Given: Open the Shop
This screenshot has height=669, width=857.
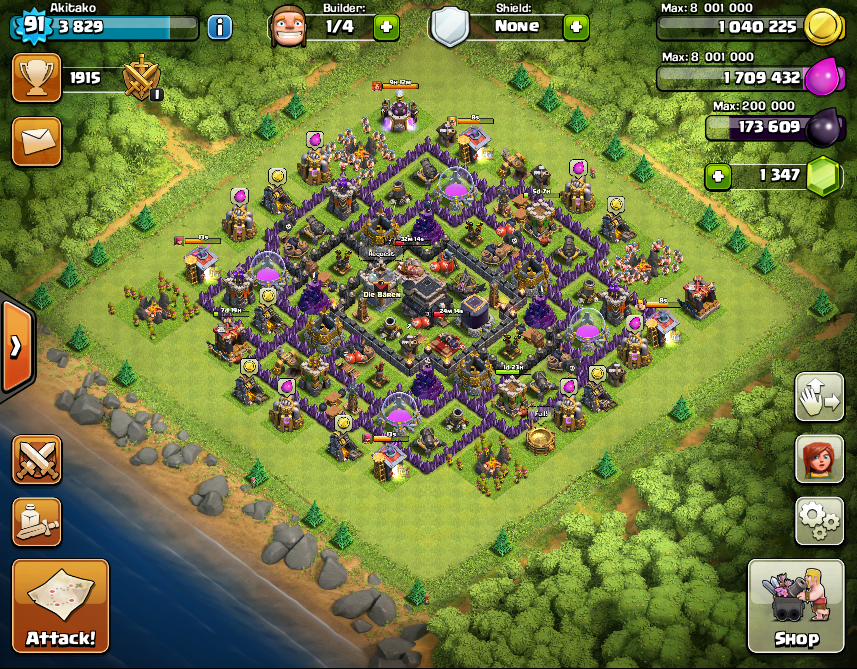Looking at the screenshot, I should coord(796,606).
